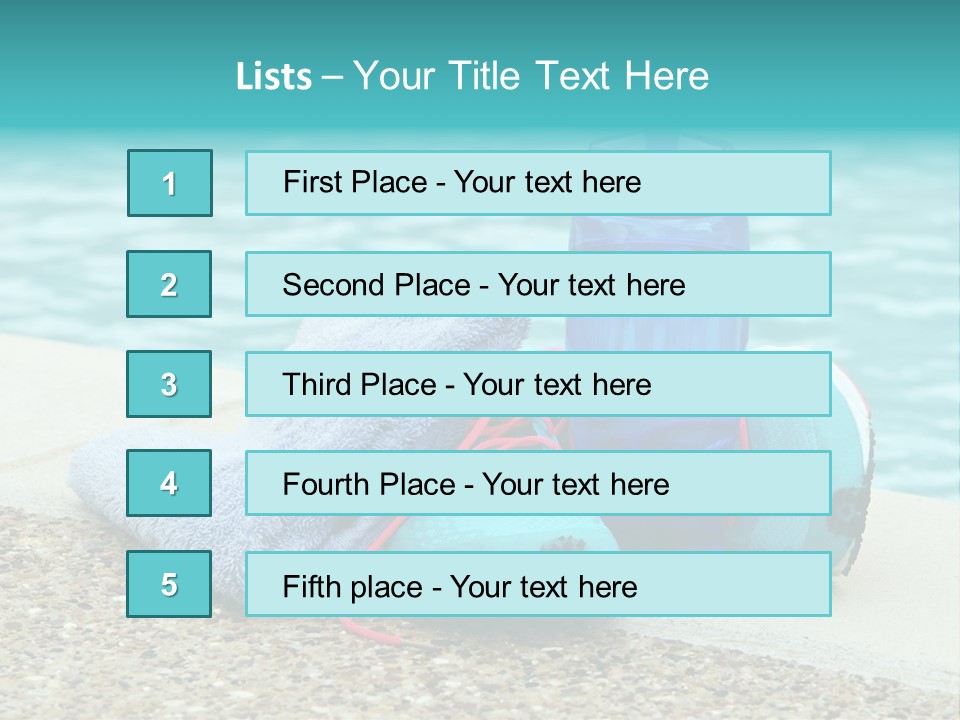Click the number 3 box

coord(169,384)
